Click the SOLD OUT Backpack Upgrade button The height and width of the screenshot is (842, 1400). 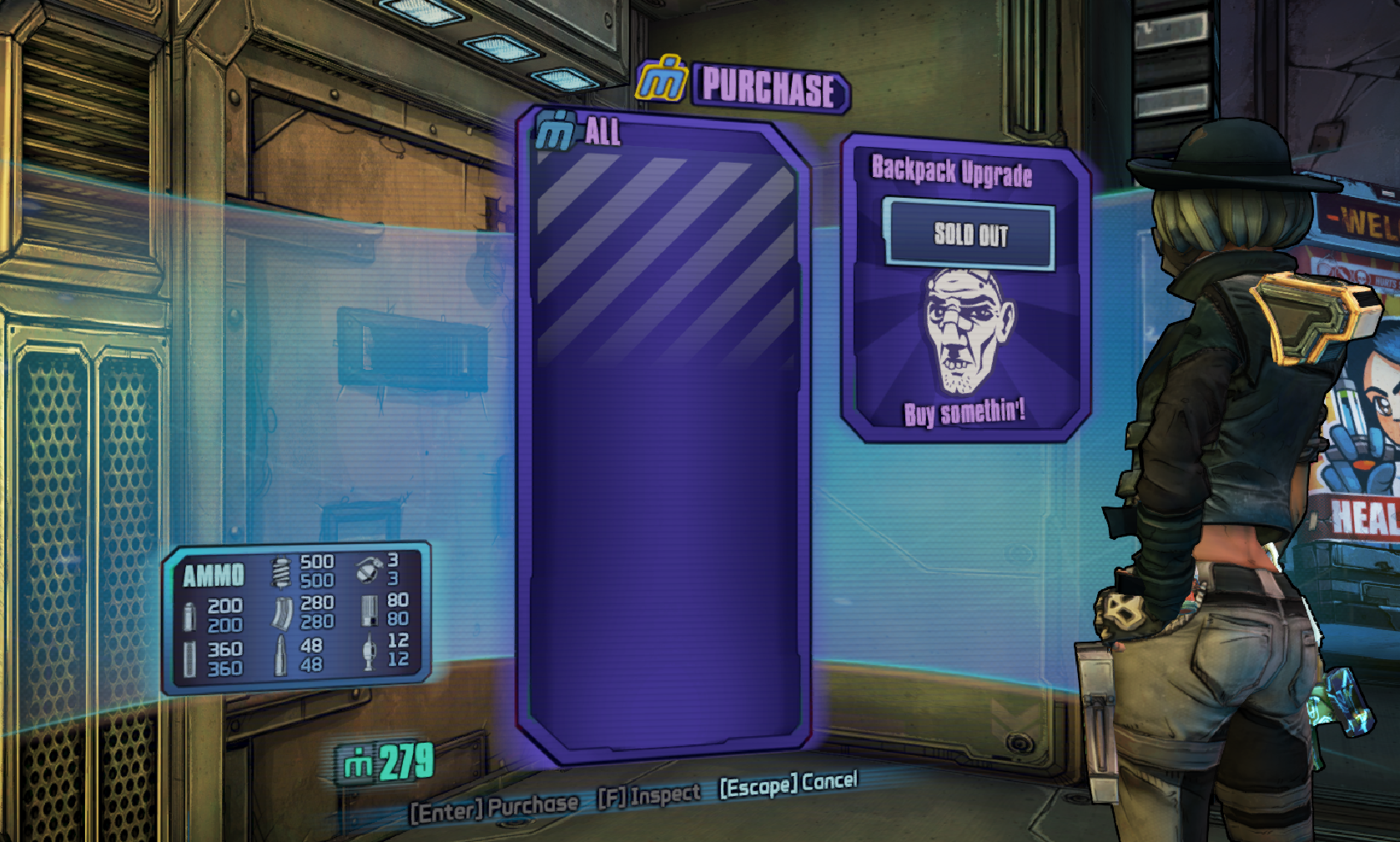pyautogui.click(x=969, y=234)
